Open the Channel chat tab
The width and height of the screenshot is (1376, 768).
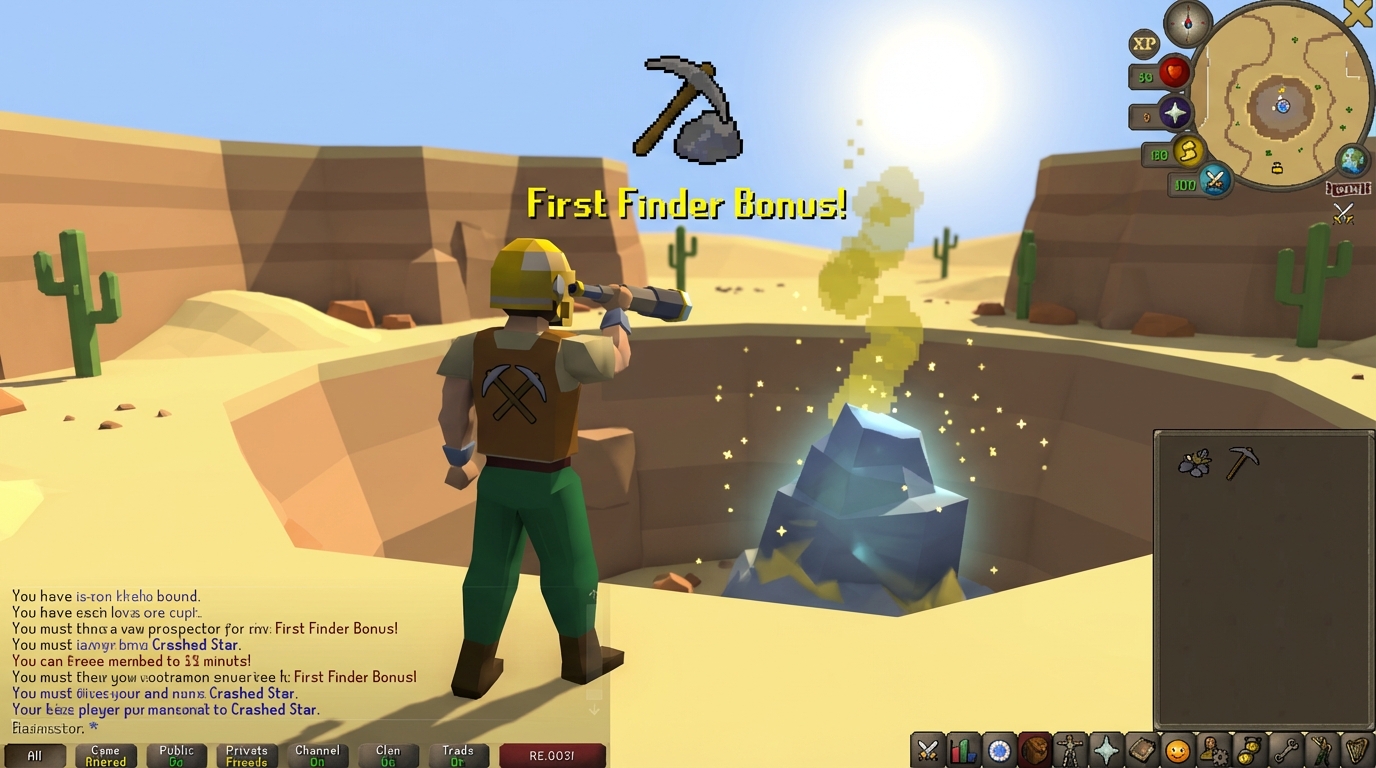(317, 756)
